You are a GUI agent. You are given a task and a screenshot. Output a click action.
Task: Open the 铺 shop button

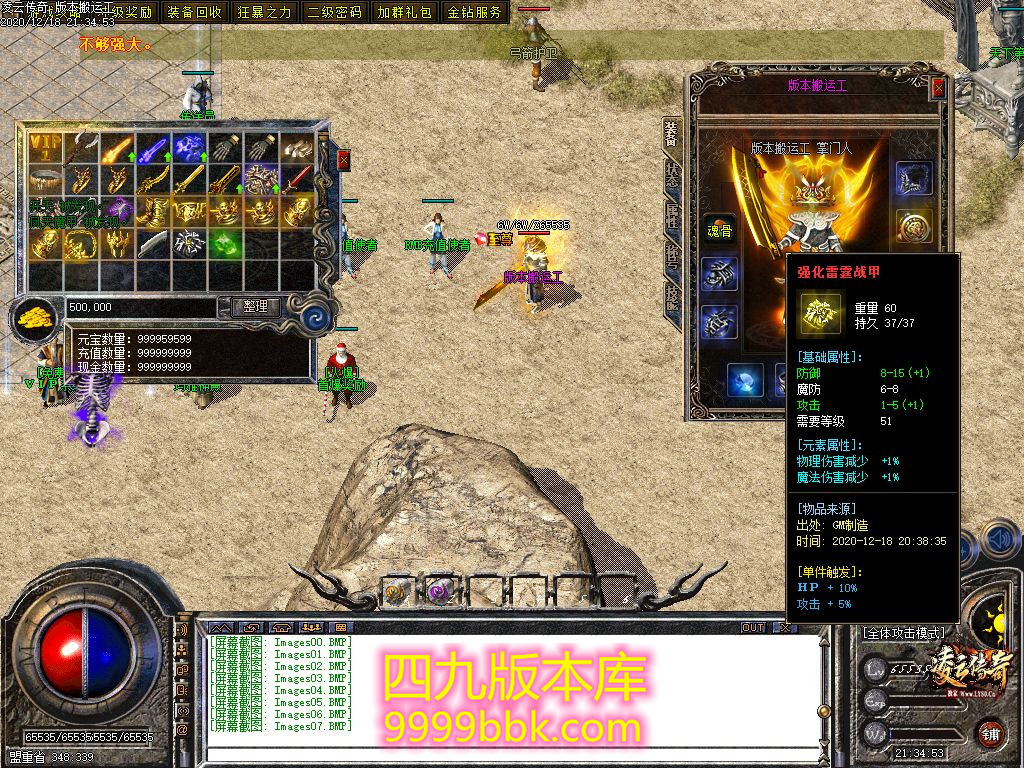(x=989, y=732)
